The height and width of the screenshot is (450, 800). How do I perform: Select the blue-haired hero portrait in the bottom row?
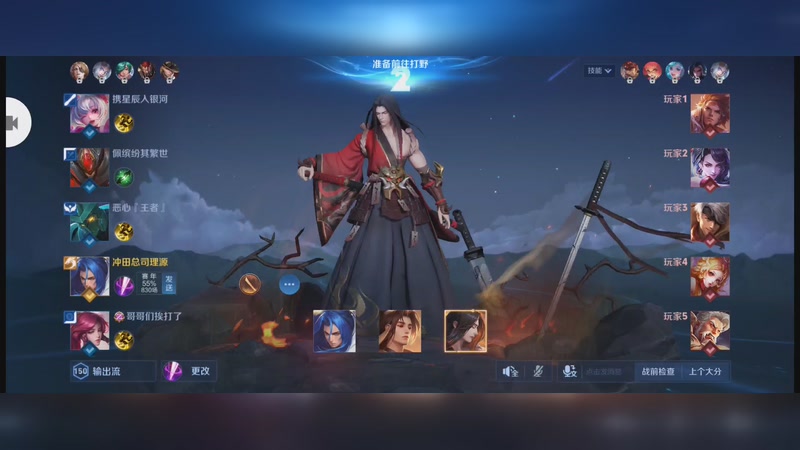click(334, 331)
